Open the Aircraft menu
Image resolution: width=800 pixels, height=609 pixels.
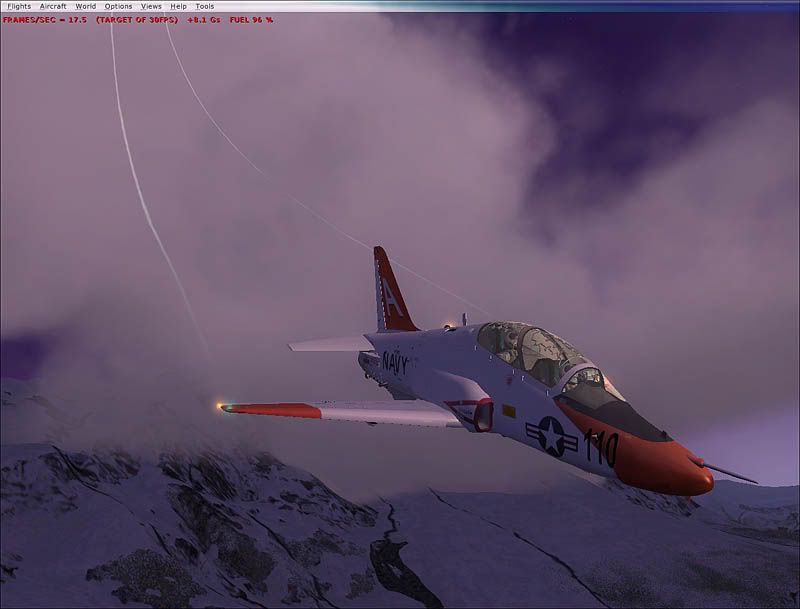pos(53,6)
